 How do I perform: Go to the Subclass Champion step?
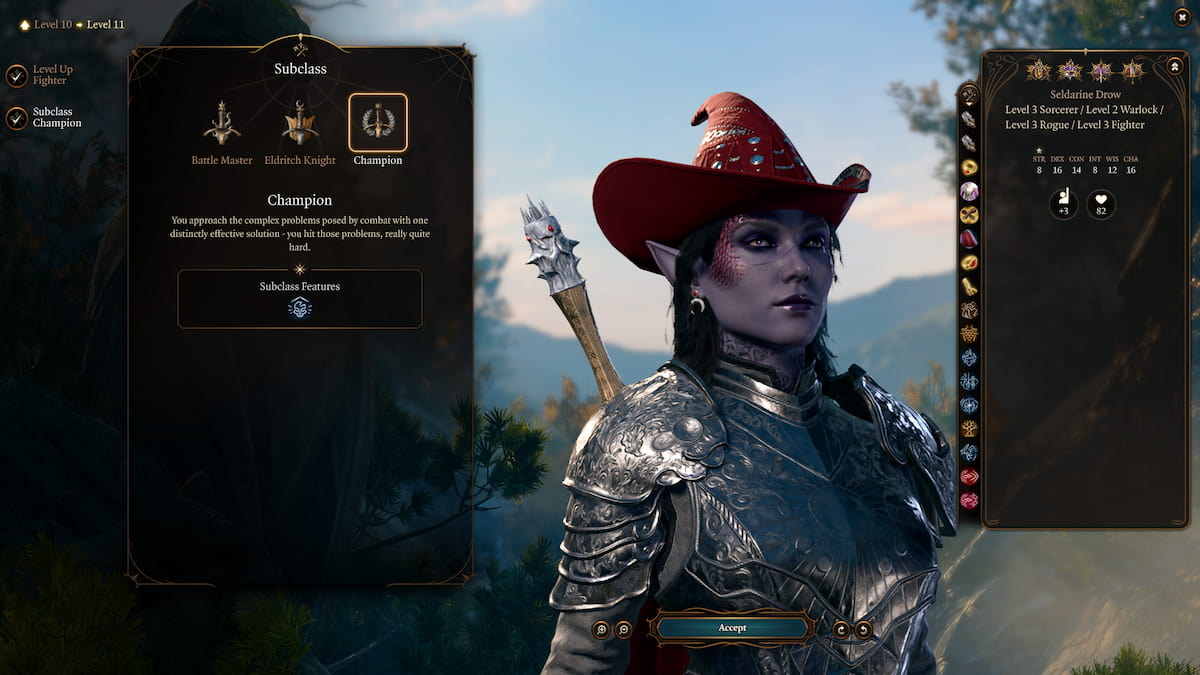(x=17, y=118)
